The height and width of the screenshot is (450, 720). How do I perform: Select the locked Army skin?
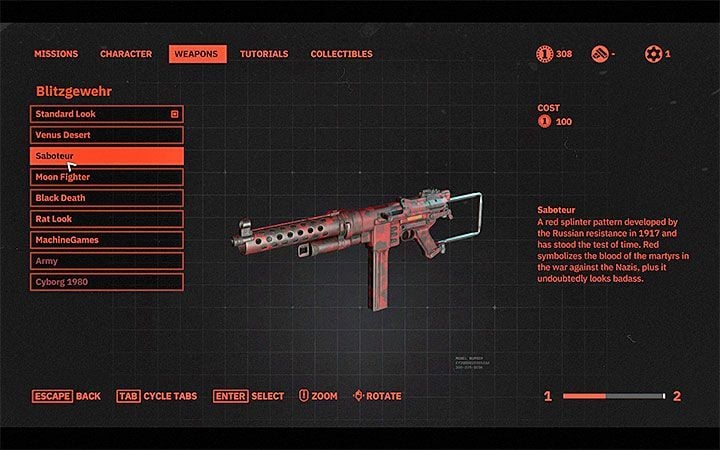click(x=106, y=261)
